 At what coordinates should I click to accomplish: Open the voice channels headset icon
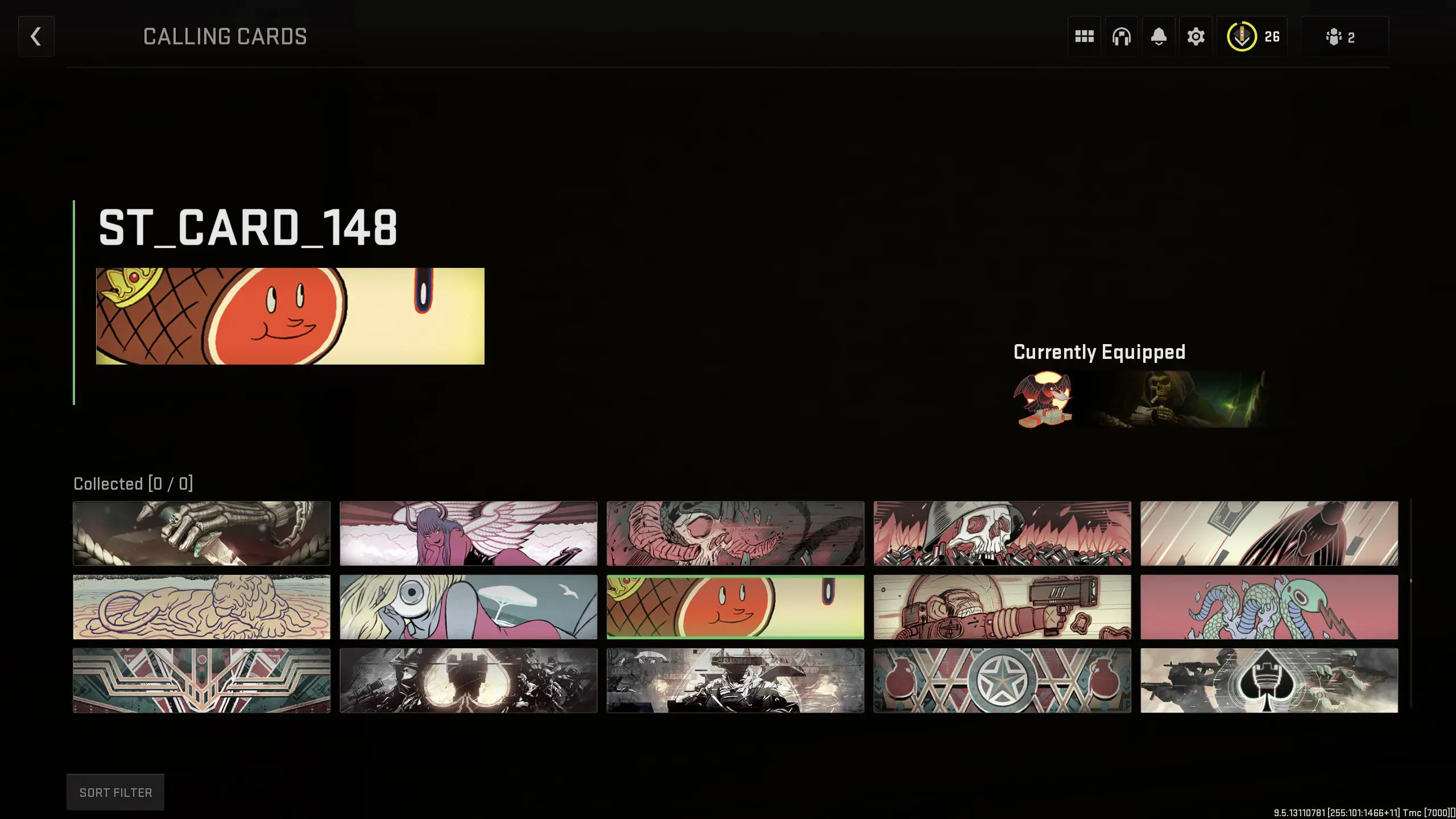pos(1121,36)
